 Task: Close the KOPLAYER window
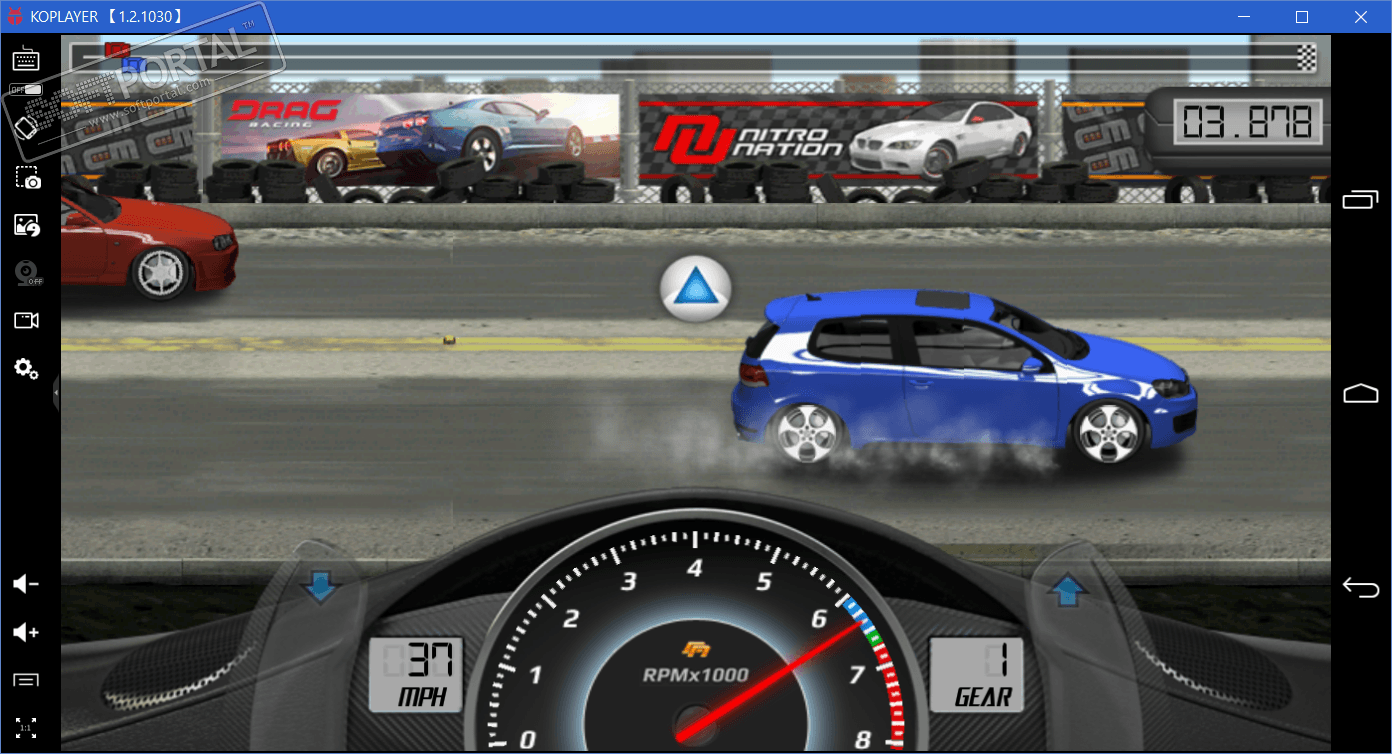pos(1359,17)
